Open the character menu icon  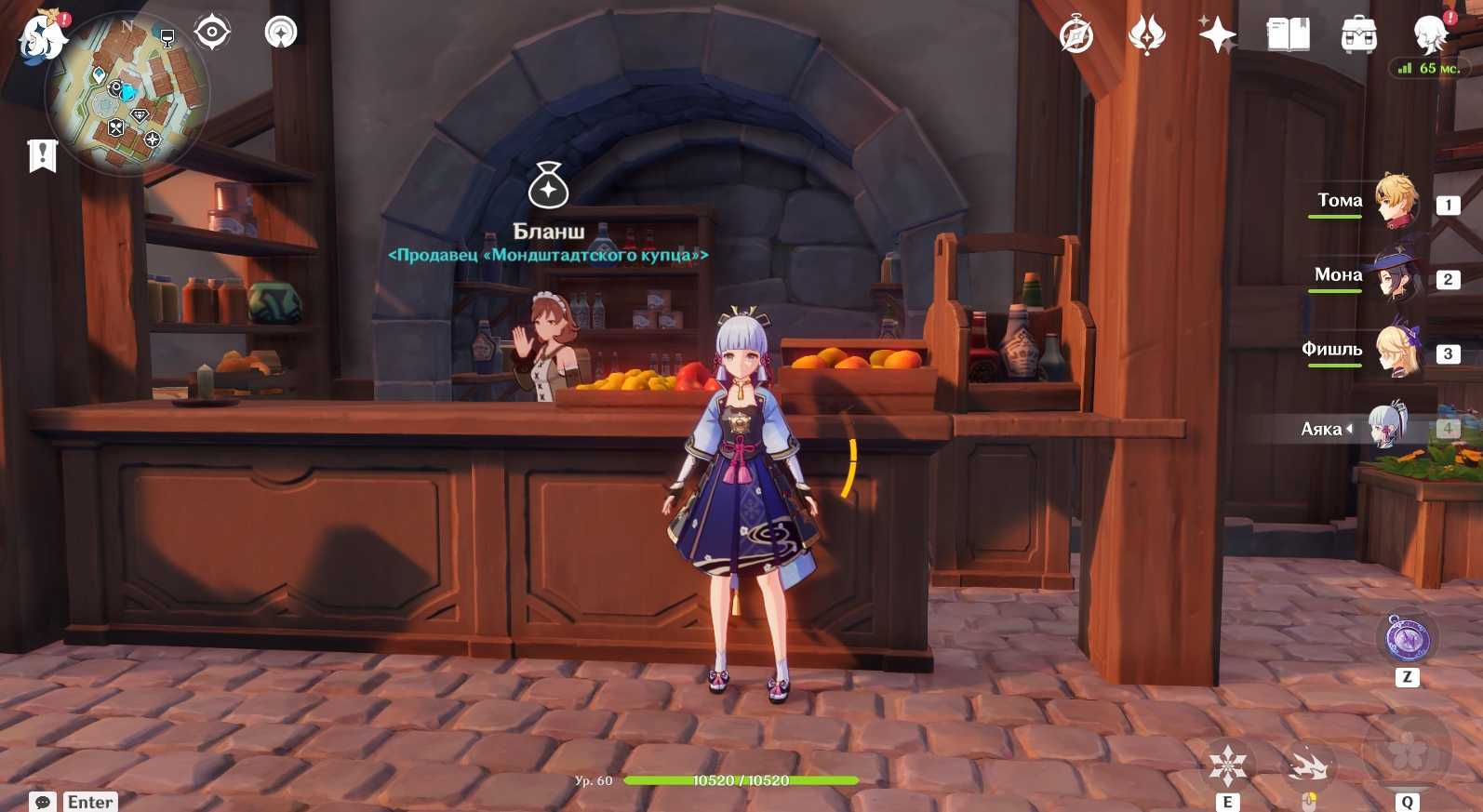1430,35
